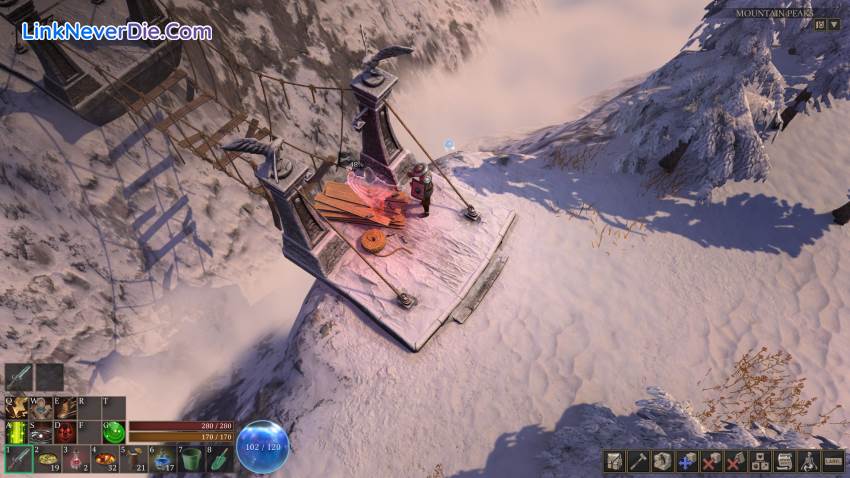Activate the green glowing A skill

point(16,432)
